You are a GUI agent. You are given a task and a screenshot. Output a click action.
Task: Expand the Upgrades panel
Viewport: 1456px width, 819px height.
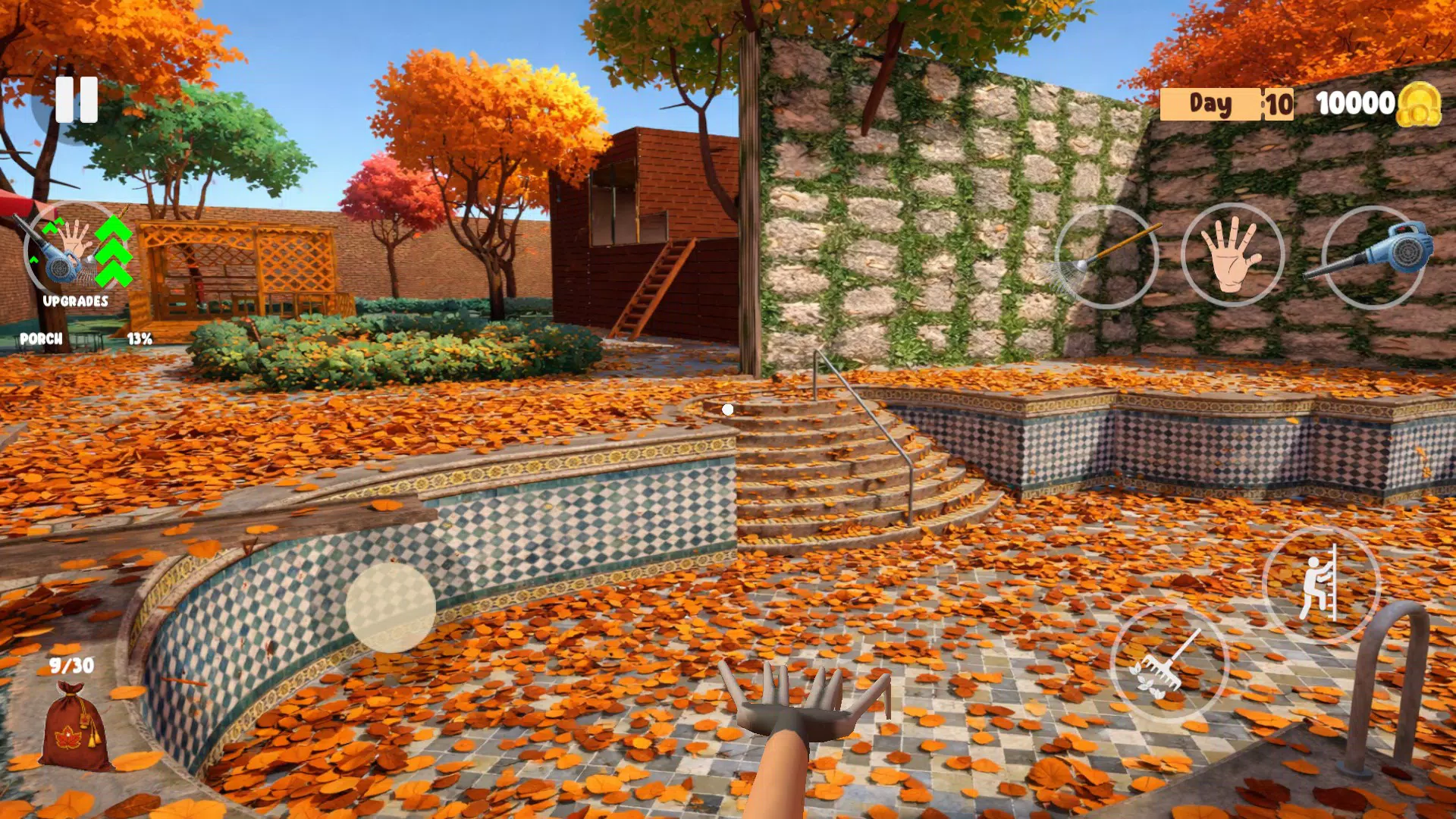[76, 302]
